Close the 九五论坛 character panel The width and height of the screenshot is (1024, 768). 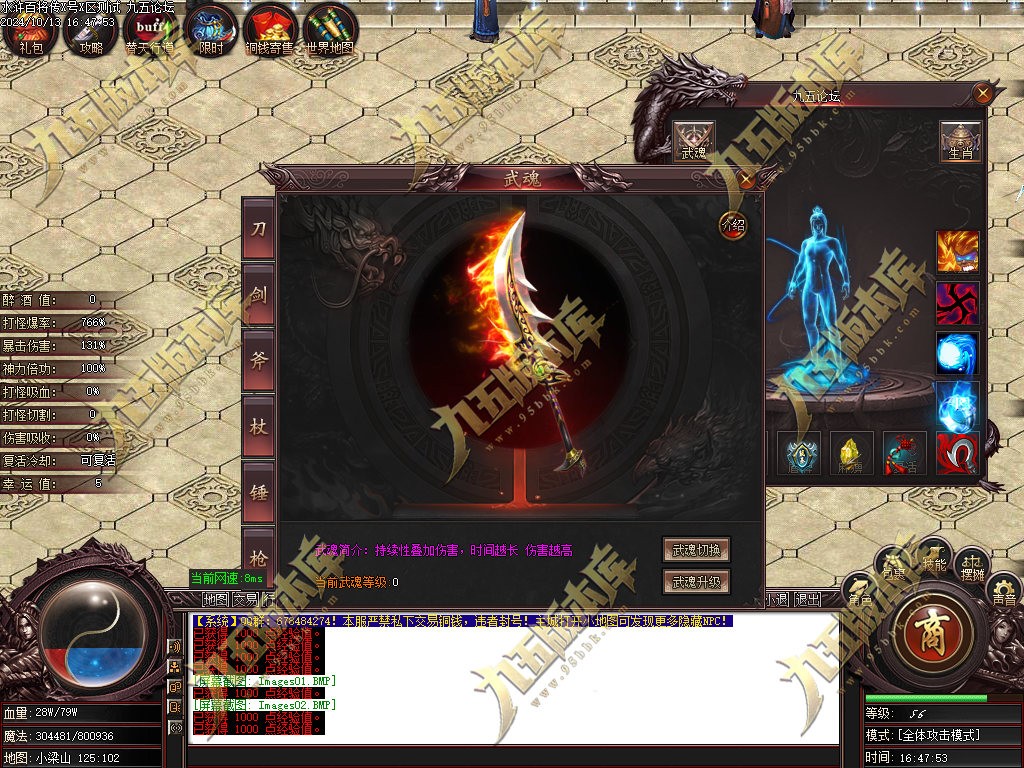[x=983, y=94]
